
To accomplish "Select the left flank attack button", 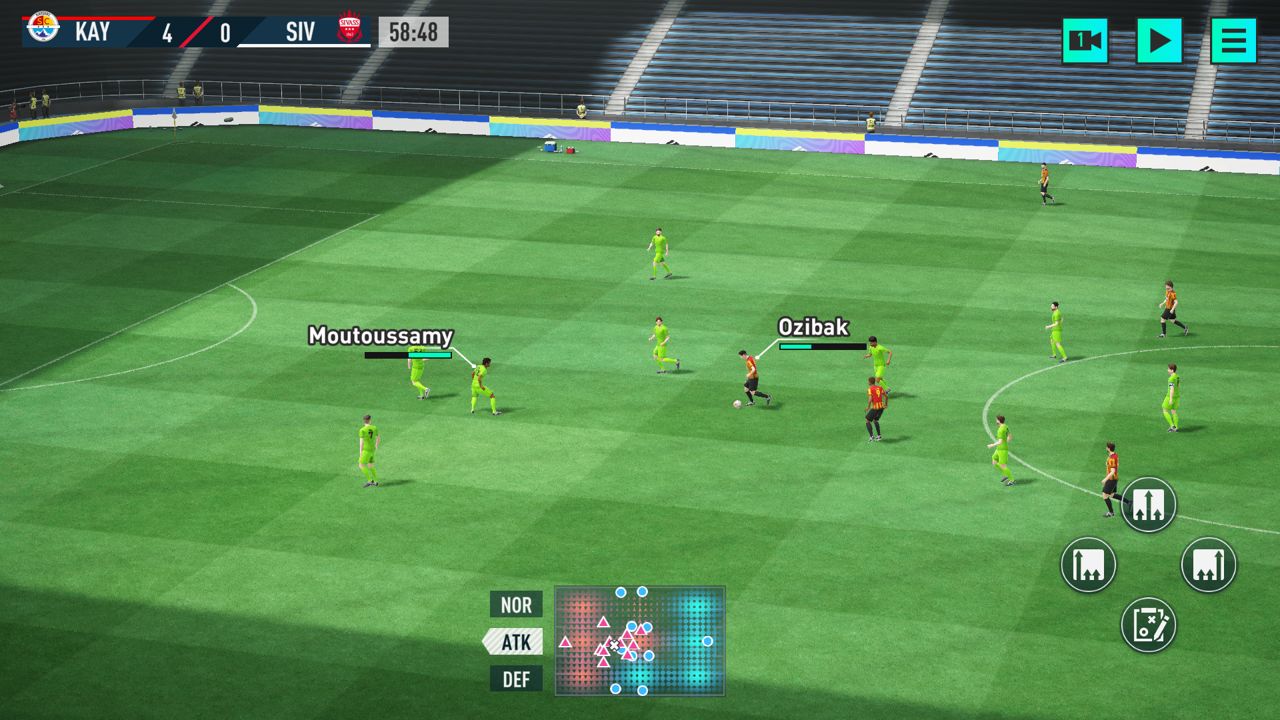I will pos(1088,565).
